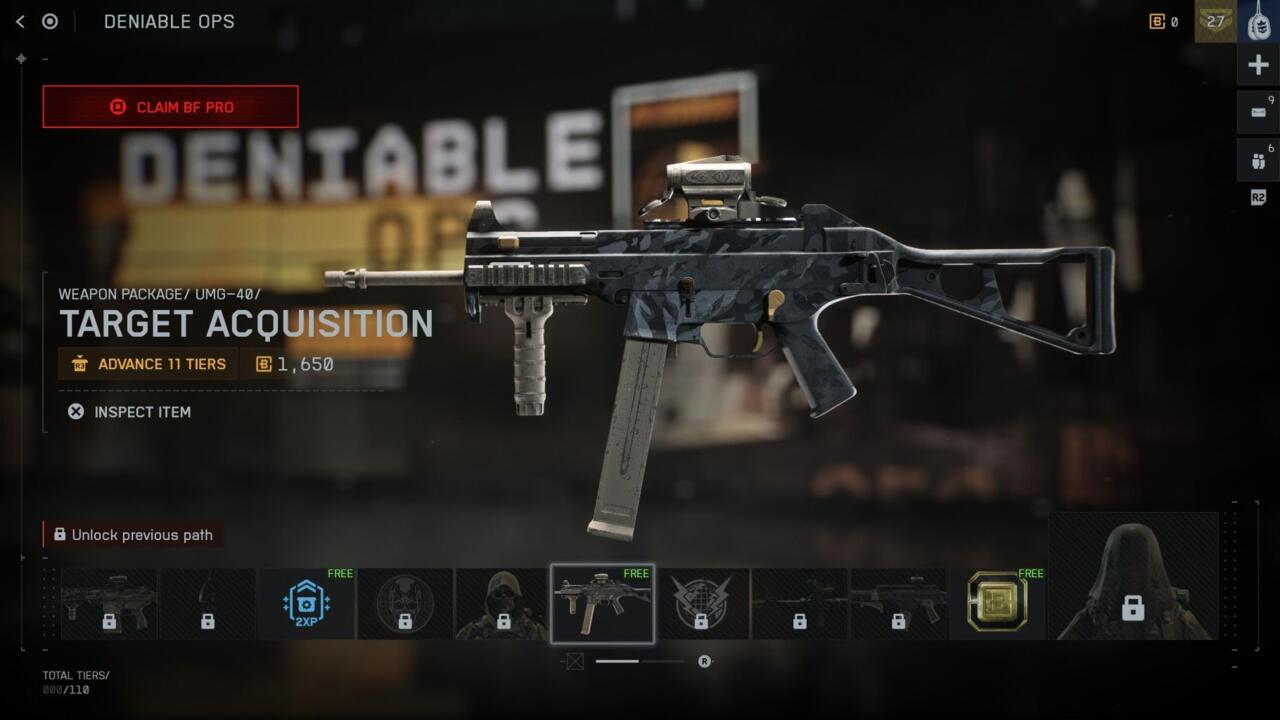Click the gold rank 27 badge
Screen dimensions: 1280x720
pos(1215,21)
